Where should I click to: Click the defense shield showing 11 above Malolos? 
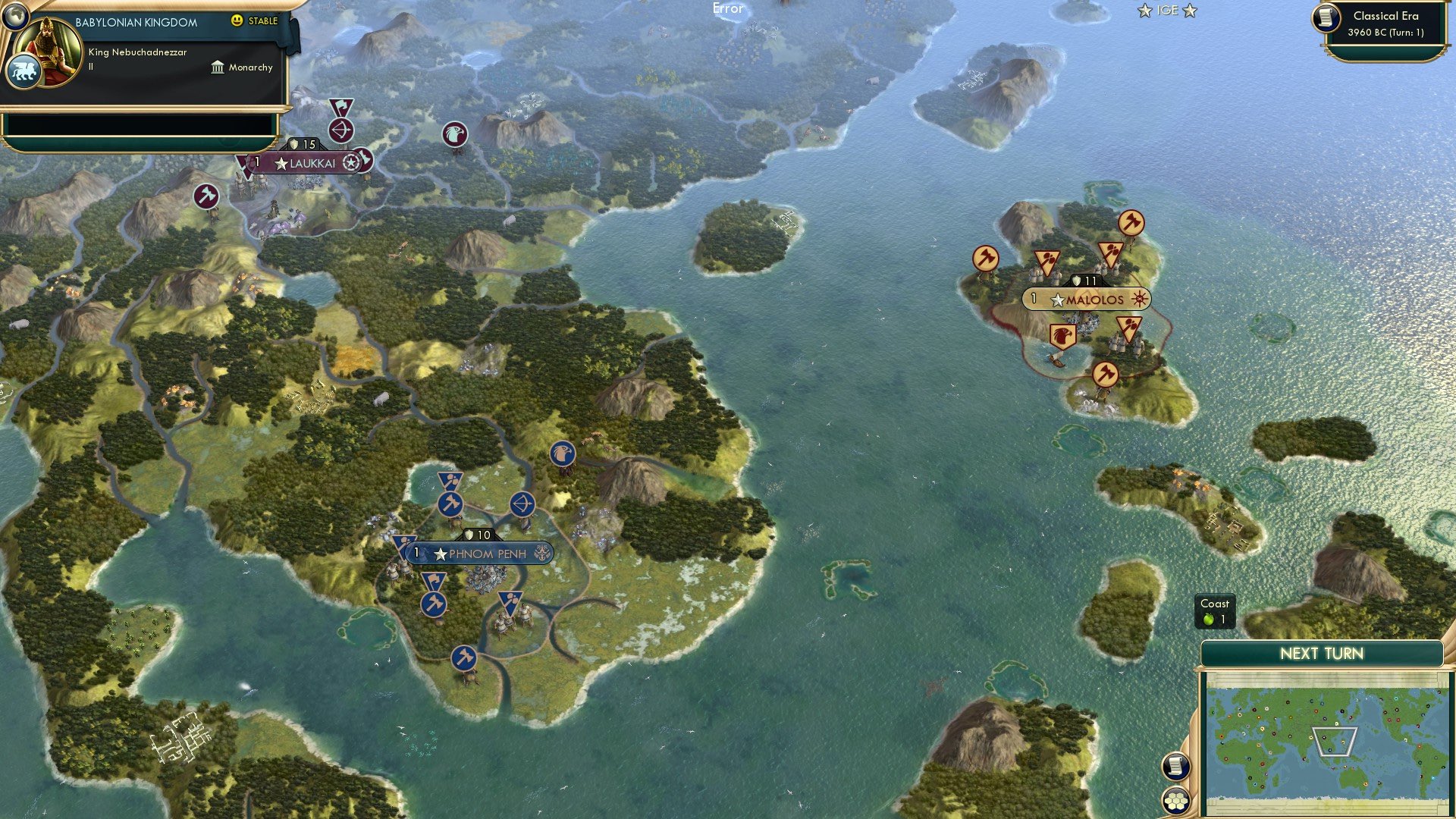(x=1085, y=280)
